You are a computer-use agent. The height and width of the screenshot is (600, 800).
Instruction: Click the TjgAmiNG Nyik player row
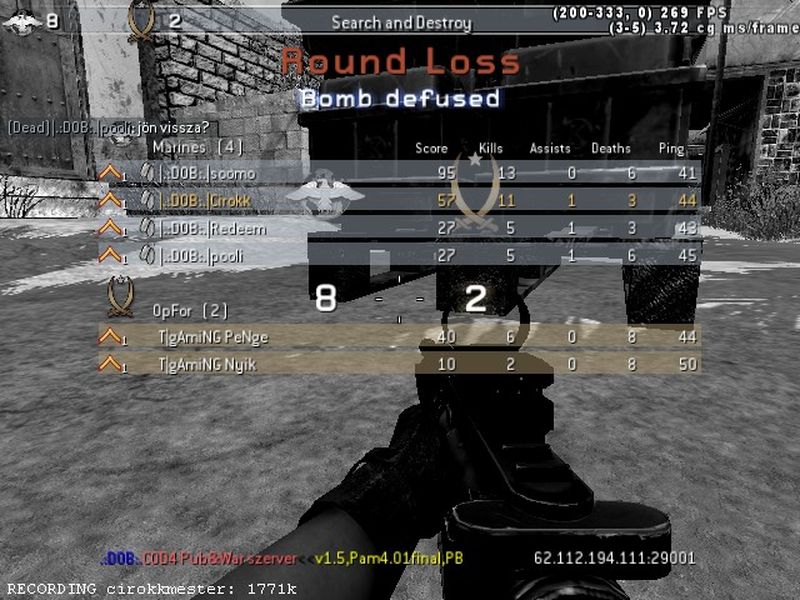(x=400, y=365)
